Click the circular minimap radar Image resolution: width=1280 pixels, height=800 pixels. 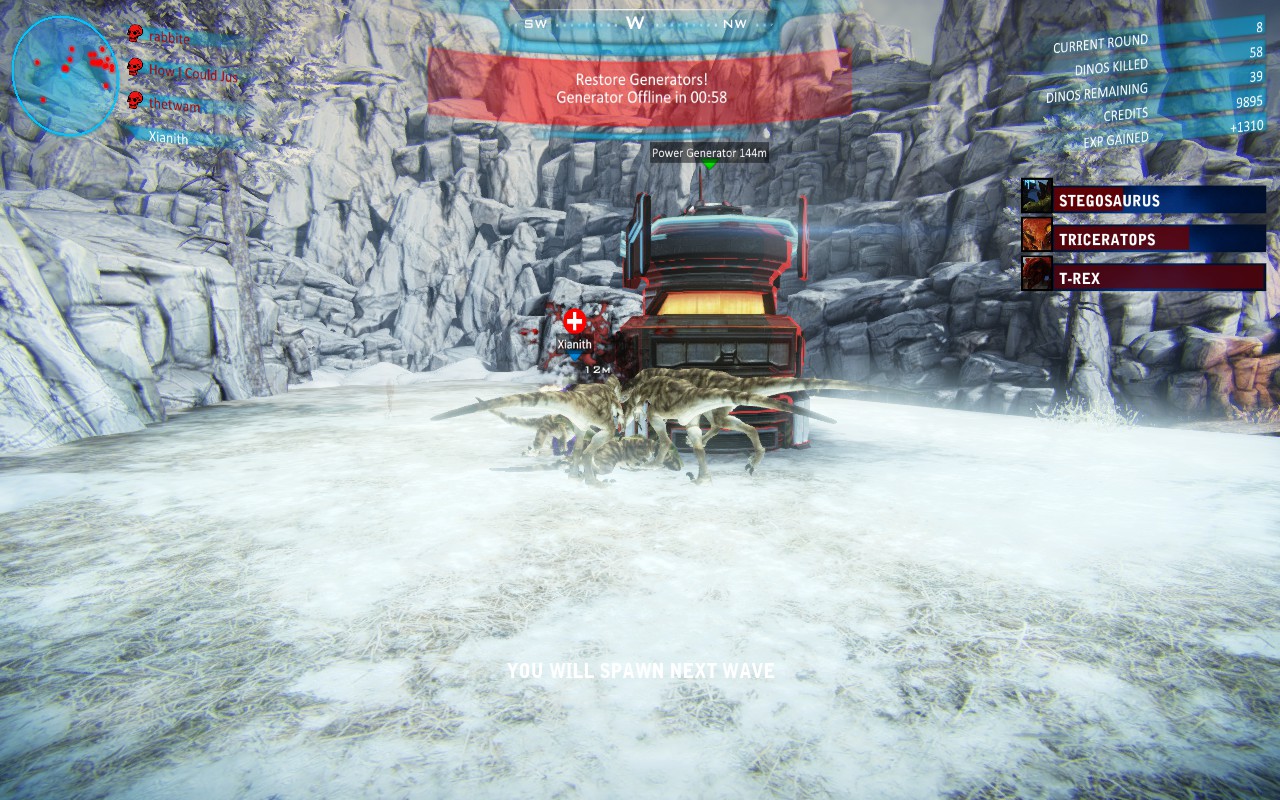(x=64, y=75)
